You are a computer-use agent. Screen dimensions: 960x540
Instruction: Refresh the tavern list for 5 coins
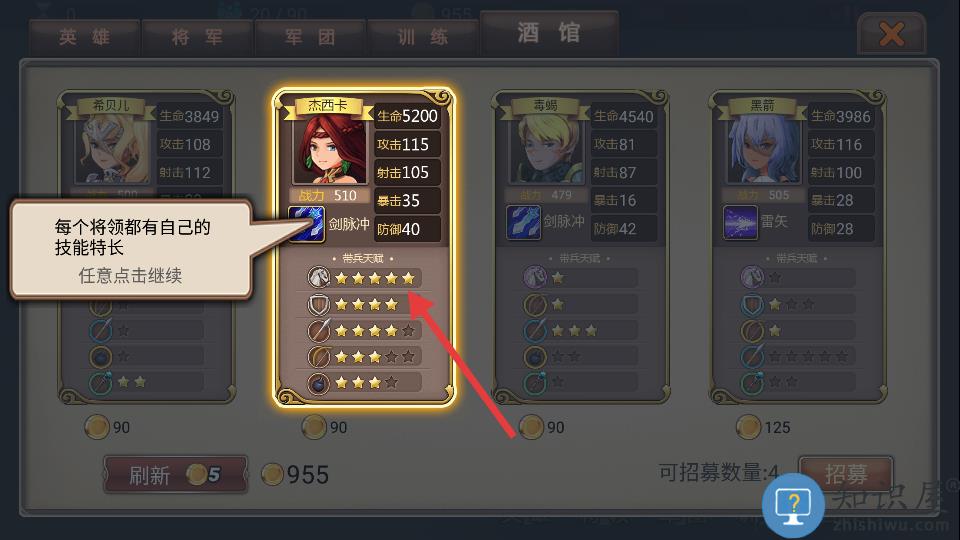[x=175, y=474]
